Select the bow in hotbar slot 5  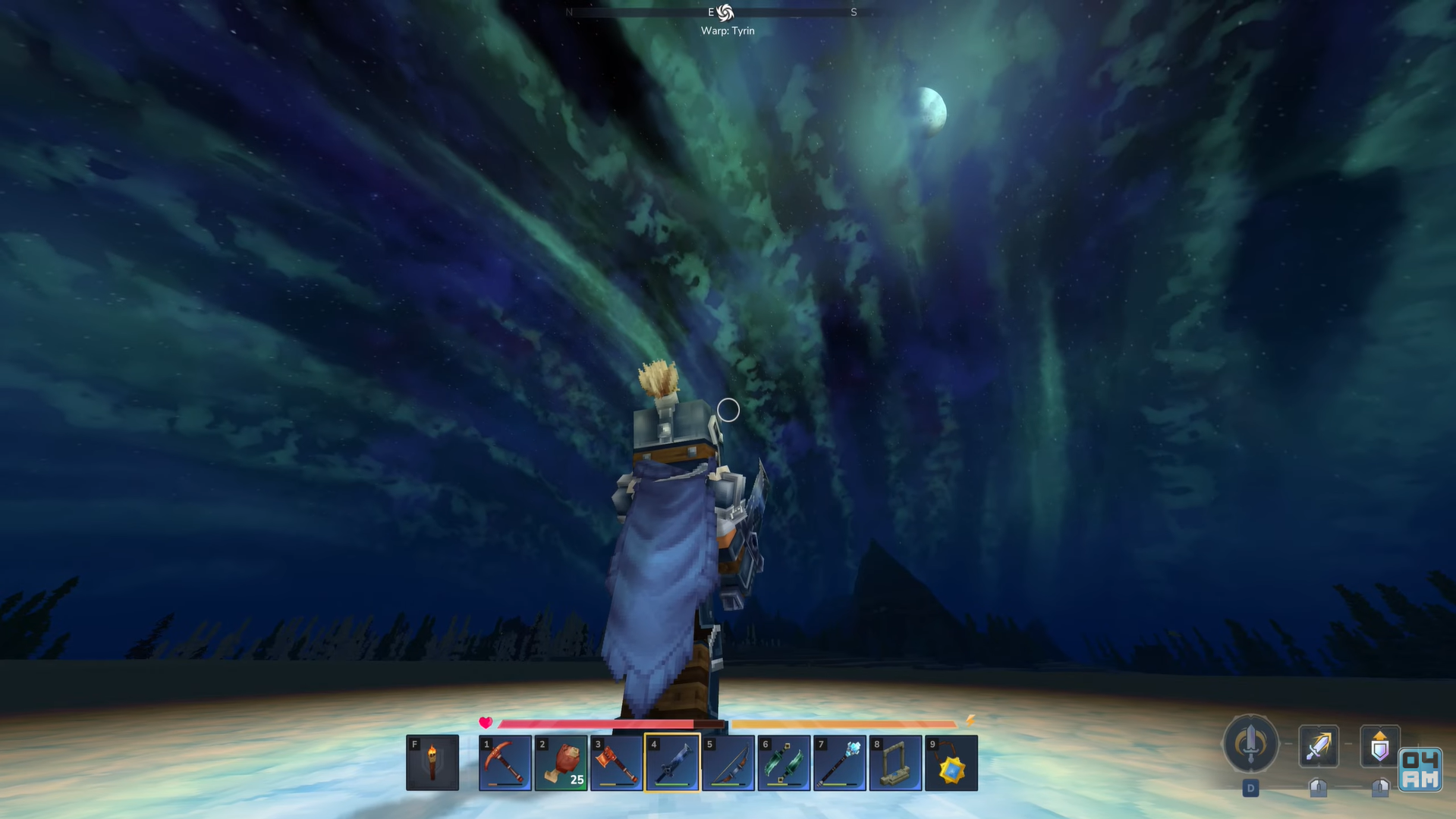coord(728,762)
